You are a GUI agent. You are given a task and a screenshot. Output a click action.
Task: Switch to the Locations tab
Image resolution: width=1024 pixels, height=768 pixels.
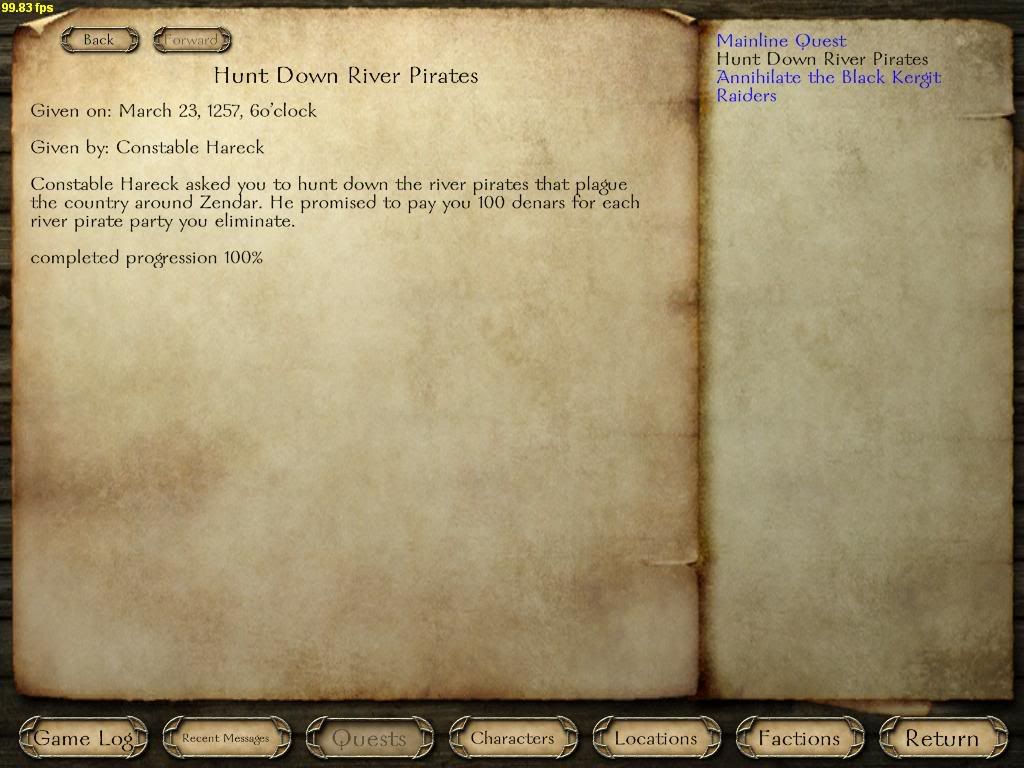tap(656, 739)
